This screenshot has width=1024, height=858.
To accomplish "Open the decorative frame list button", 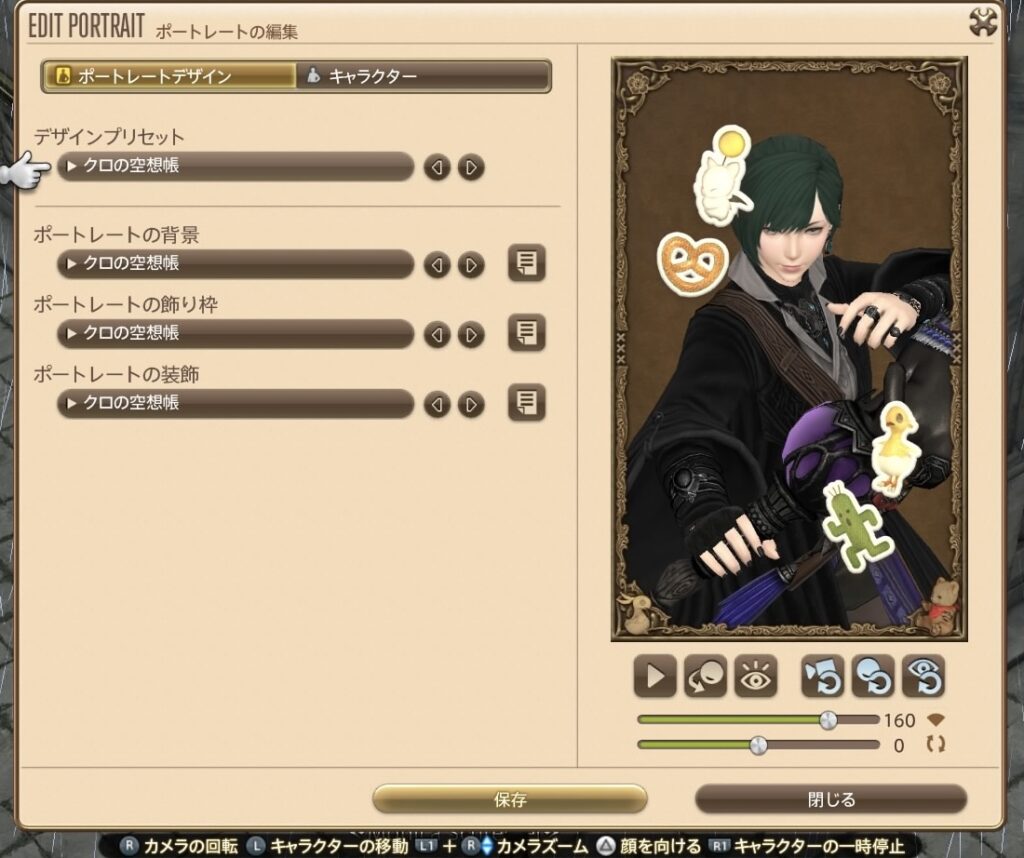I will tap(526, 332).
